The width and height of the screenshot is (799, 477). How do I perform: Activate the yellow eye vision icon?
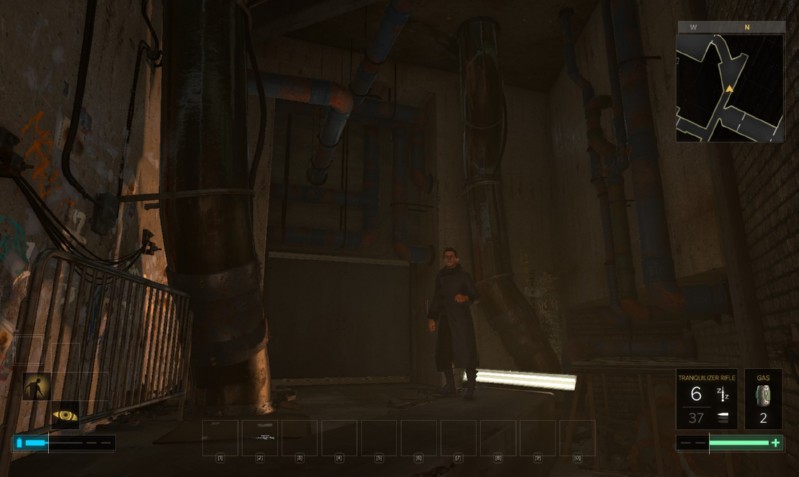(66, 415)
